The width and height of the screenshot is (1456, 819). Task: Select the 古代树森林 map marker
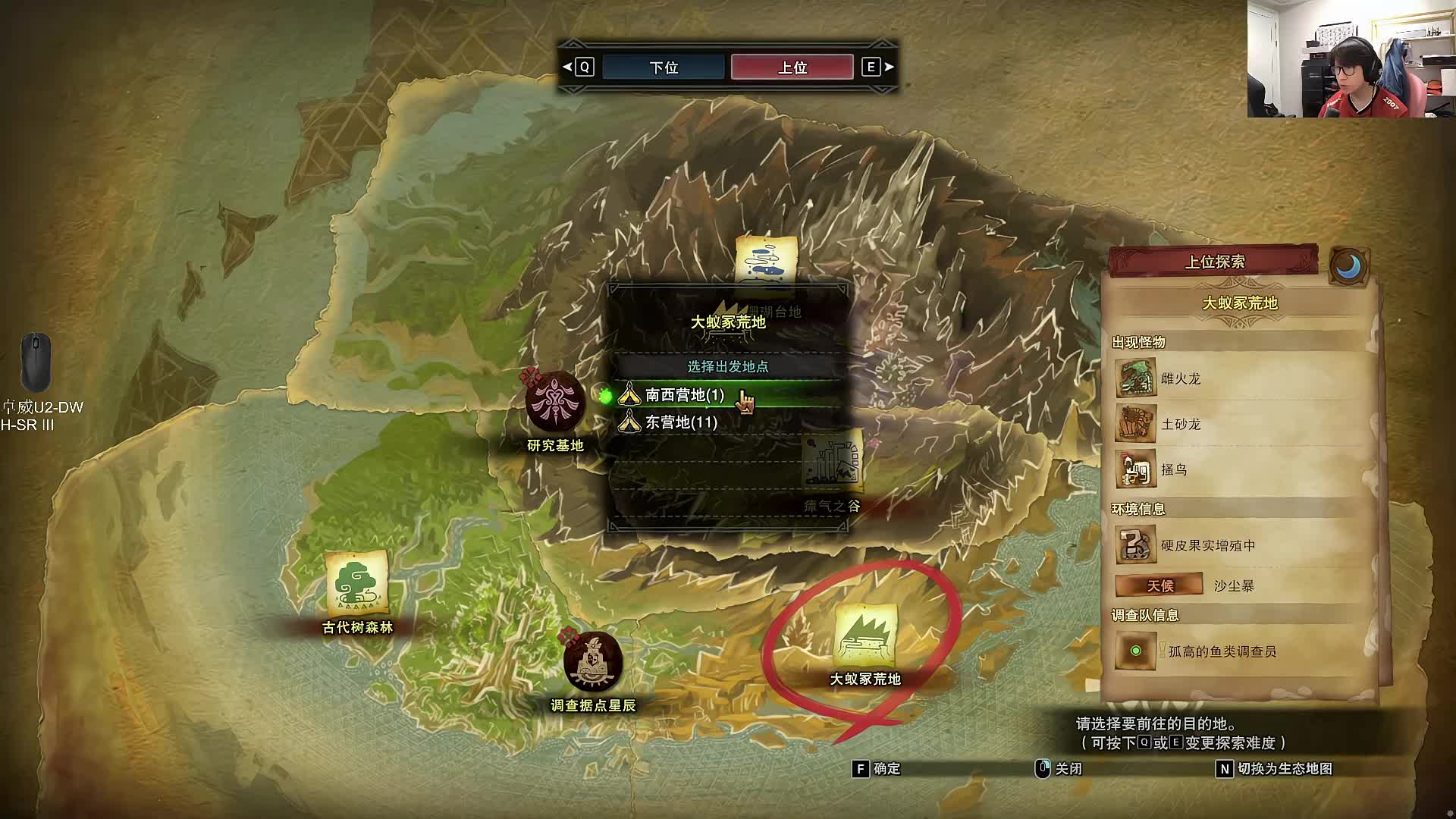point(357,584)
